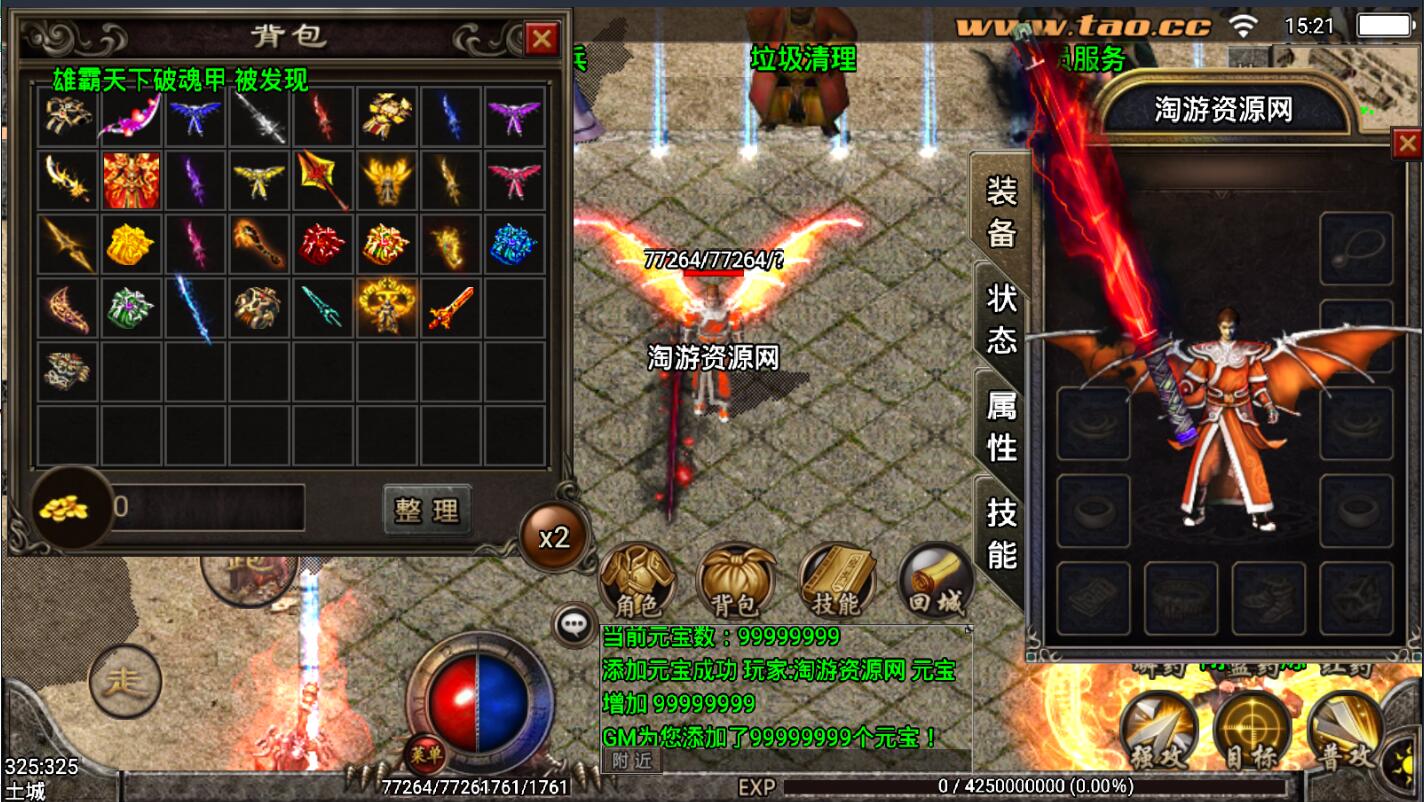
Task: Select the 技能 side tab
Action: pos(1001,533)
